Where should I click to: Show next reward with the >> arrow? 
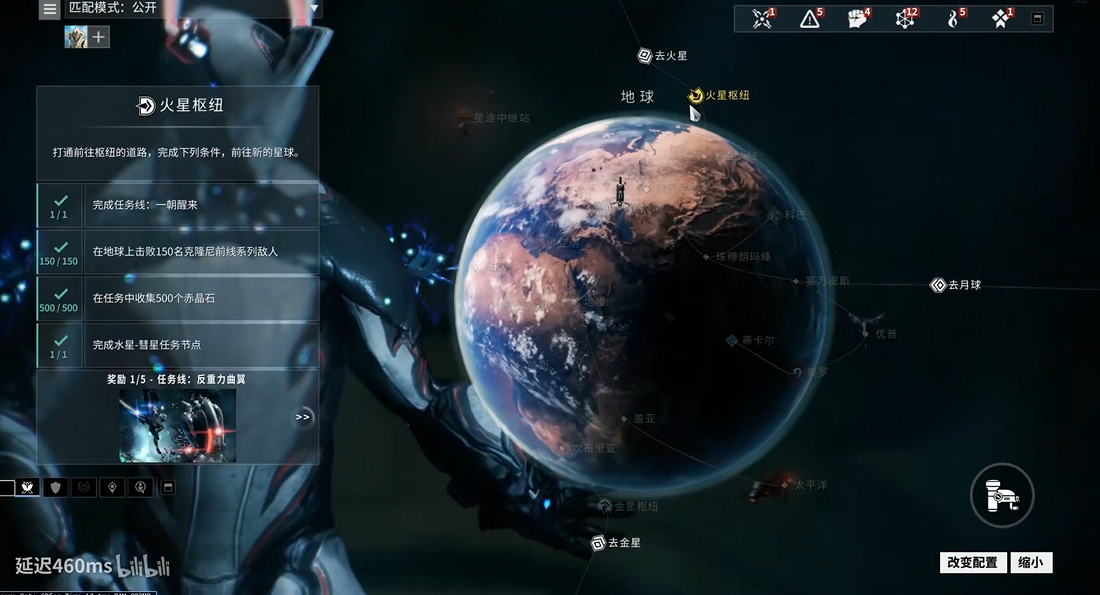(x=303, y=416)
